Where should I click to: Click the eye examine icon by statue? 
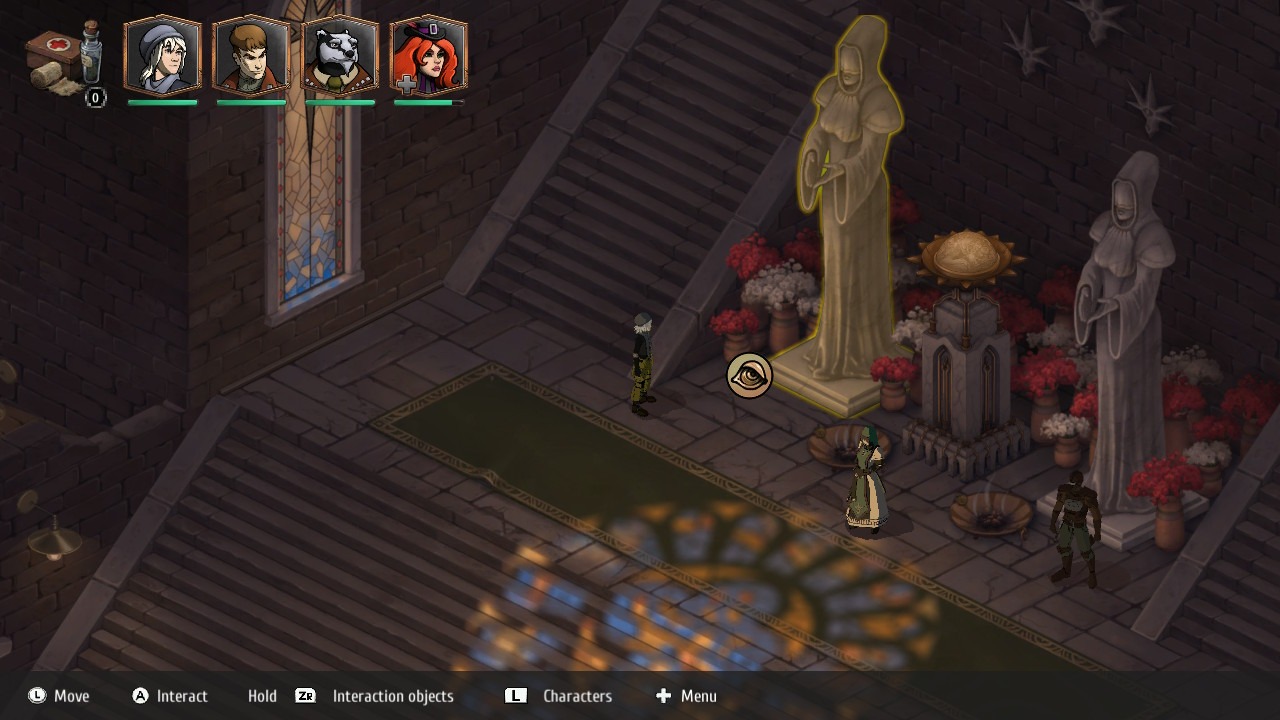click(749, 376)
